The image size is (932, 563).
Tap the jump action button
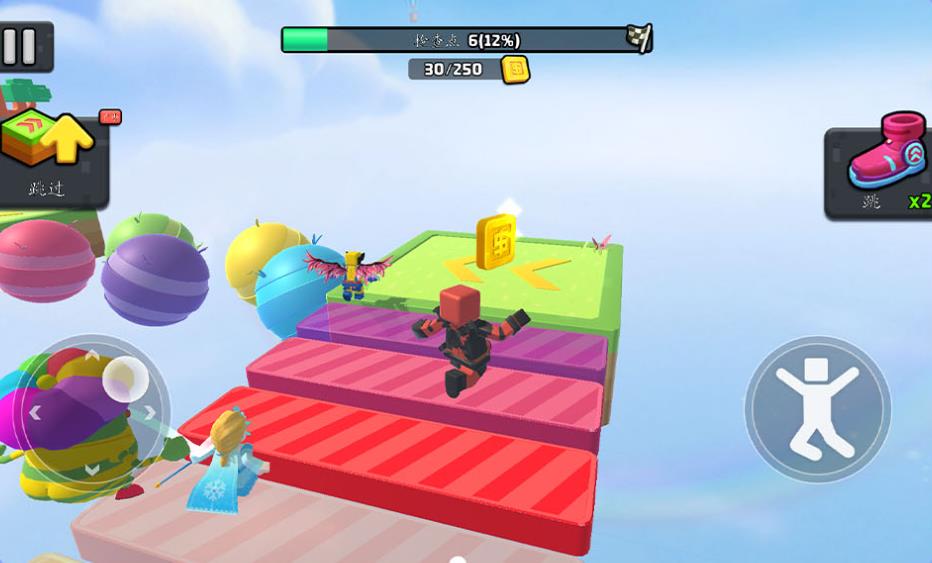pyautogui.click(x=817, y=409)
